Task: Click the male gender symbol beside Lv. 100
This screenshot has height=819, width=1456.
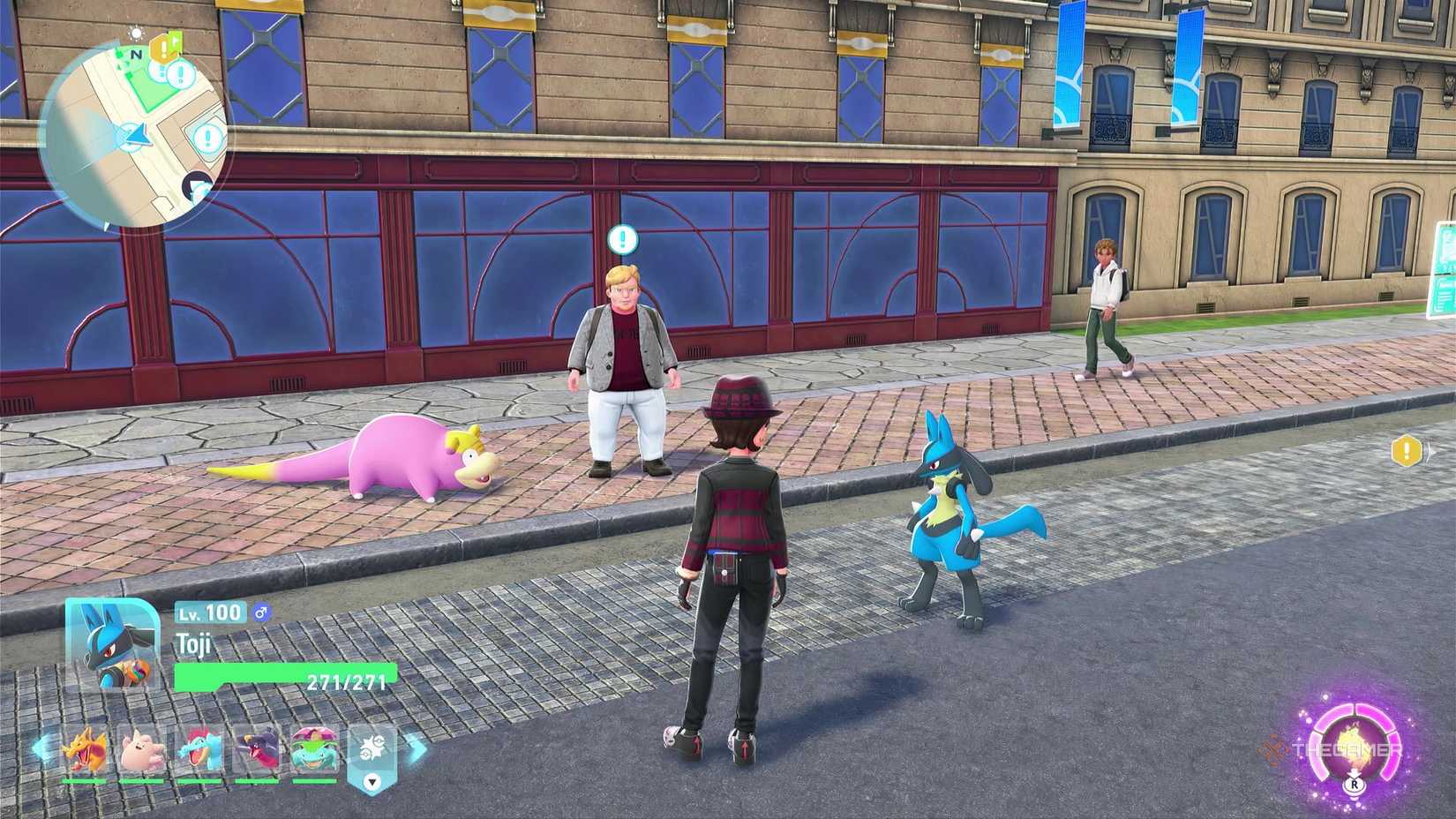Action: click(261, 613)
